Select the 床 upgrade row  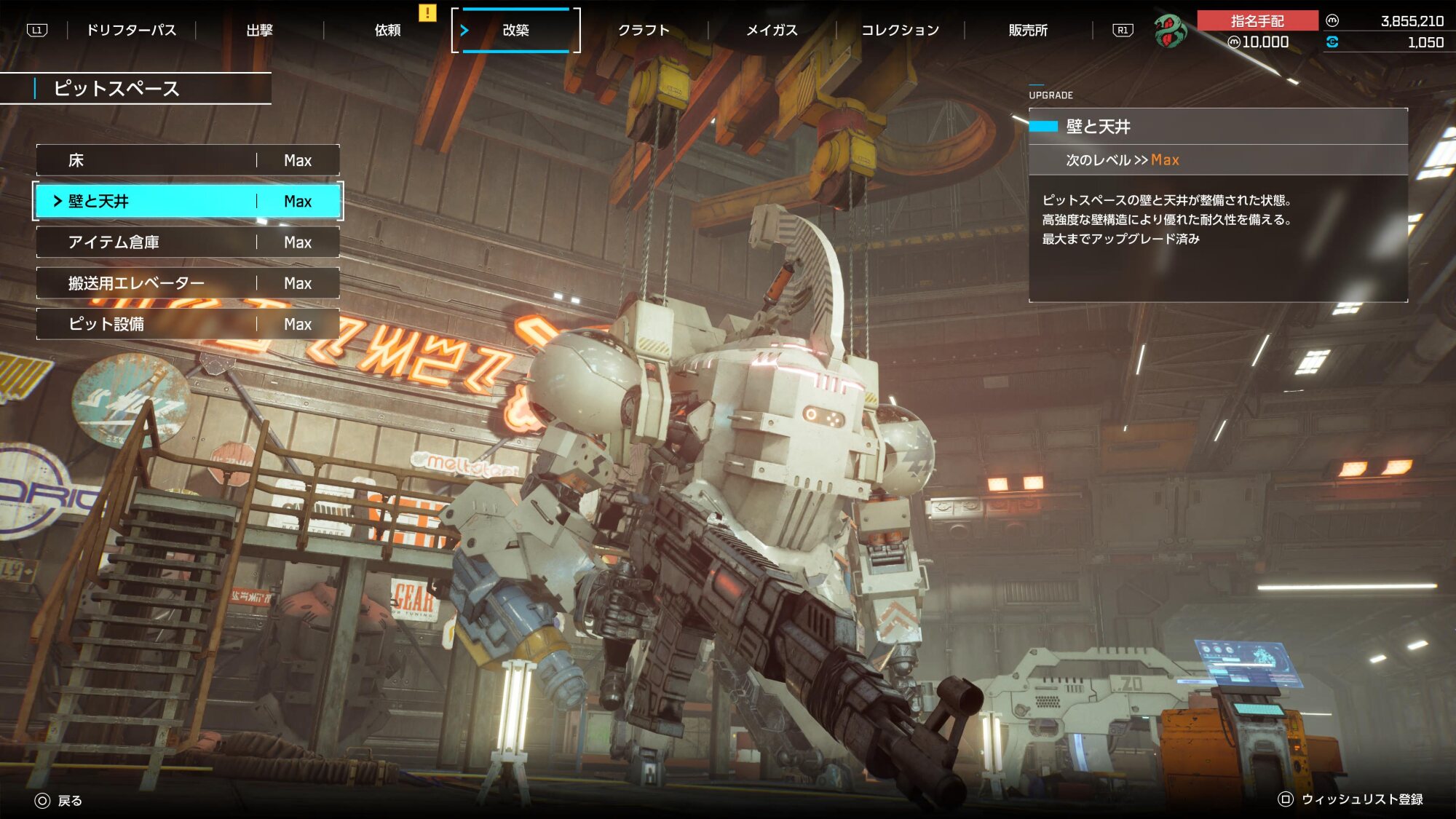(x=188, y=160)
